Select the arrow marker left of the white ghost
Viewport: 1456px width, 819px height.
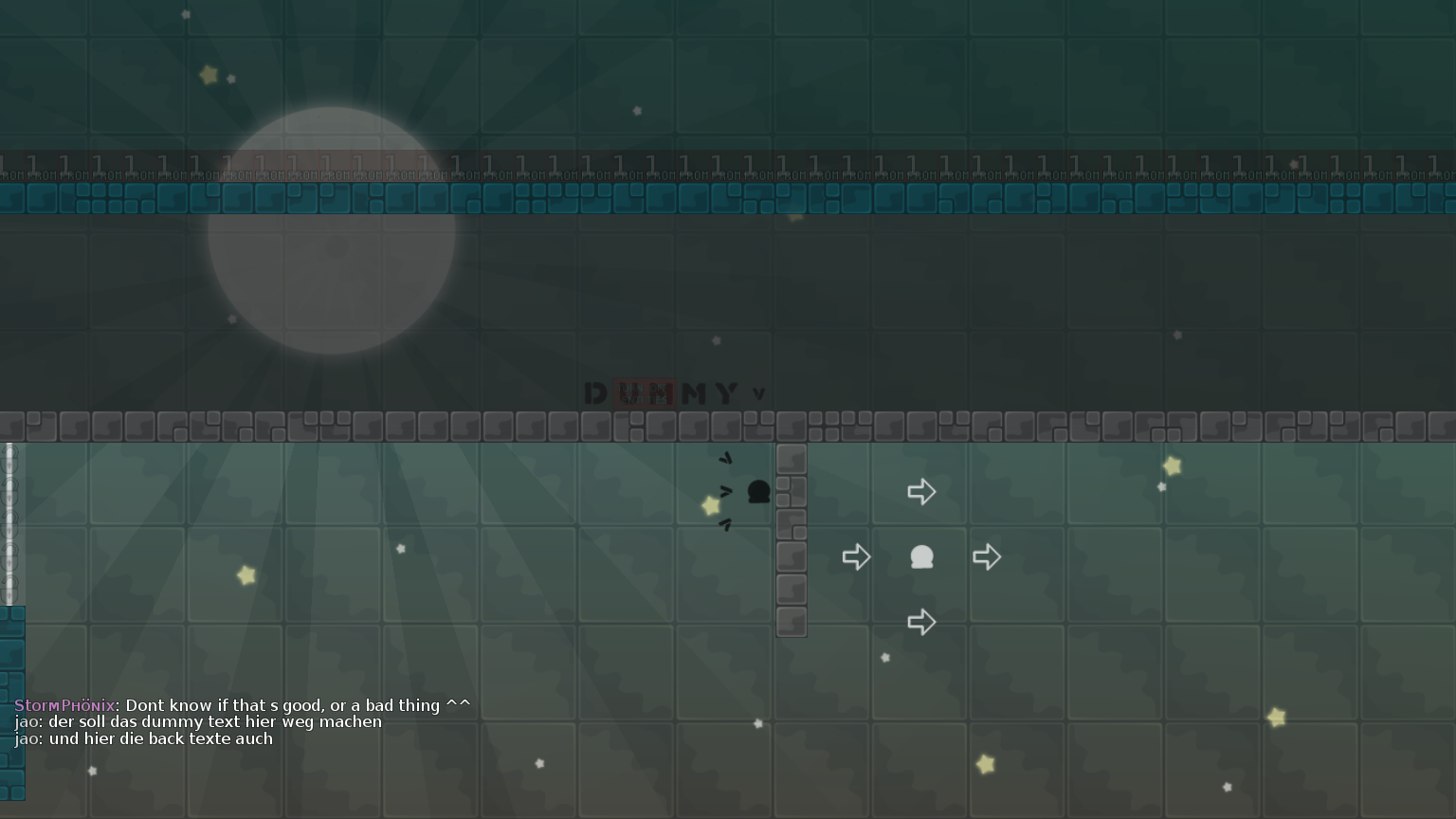coord(856,557)
